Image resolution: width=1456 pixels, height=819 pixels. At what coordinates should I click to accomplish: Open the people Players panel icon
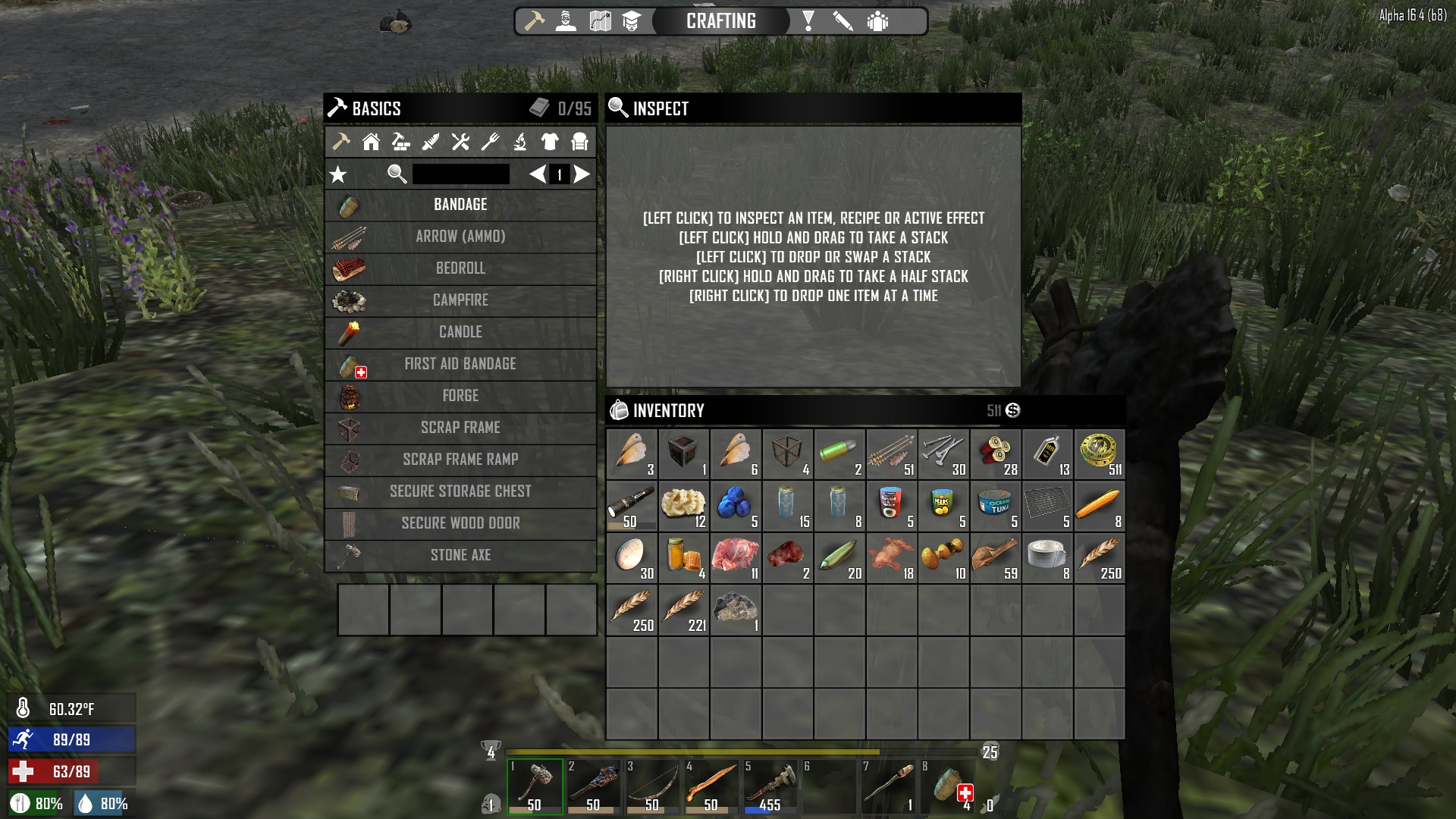(878, 21)
